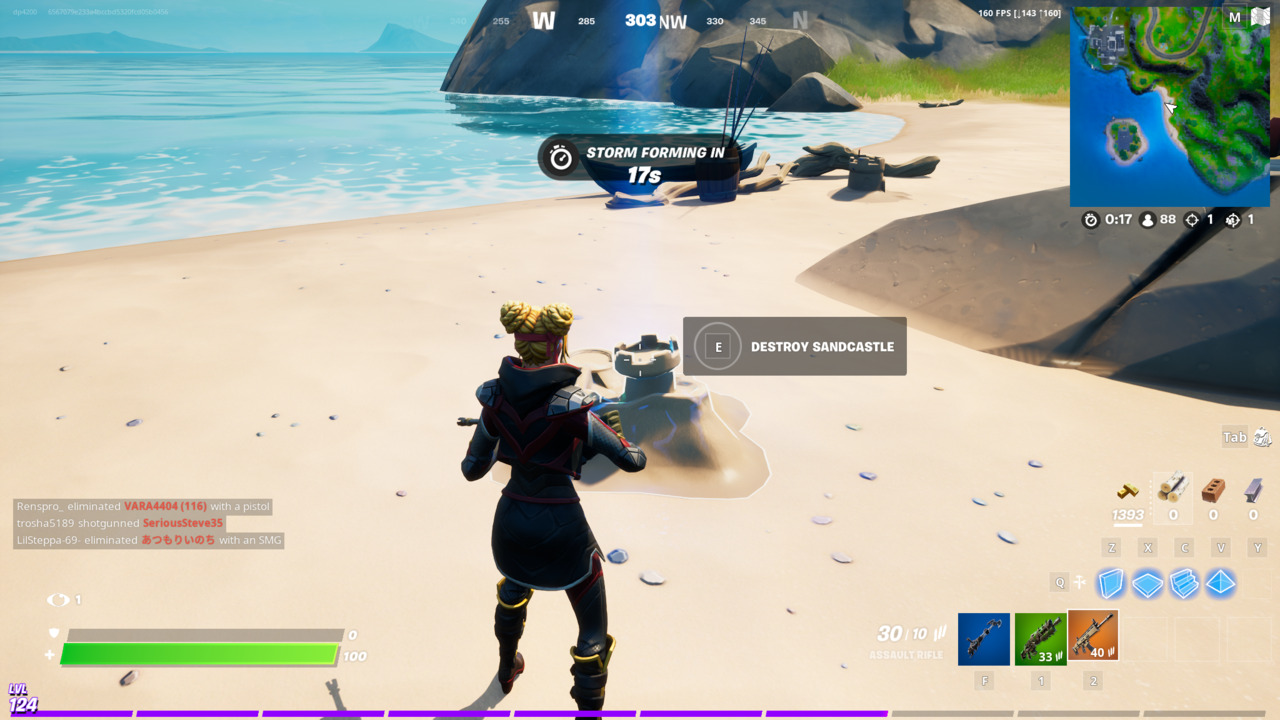Viewport: 1280px width, 720px height.
Task: Click the players remaining icon showing 88
Action: pos(1148,220)
